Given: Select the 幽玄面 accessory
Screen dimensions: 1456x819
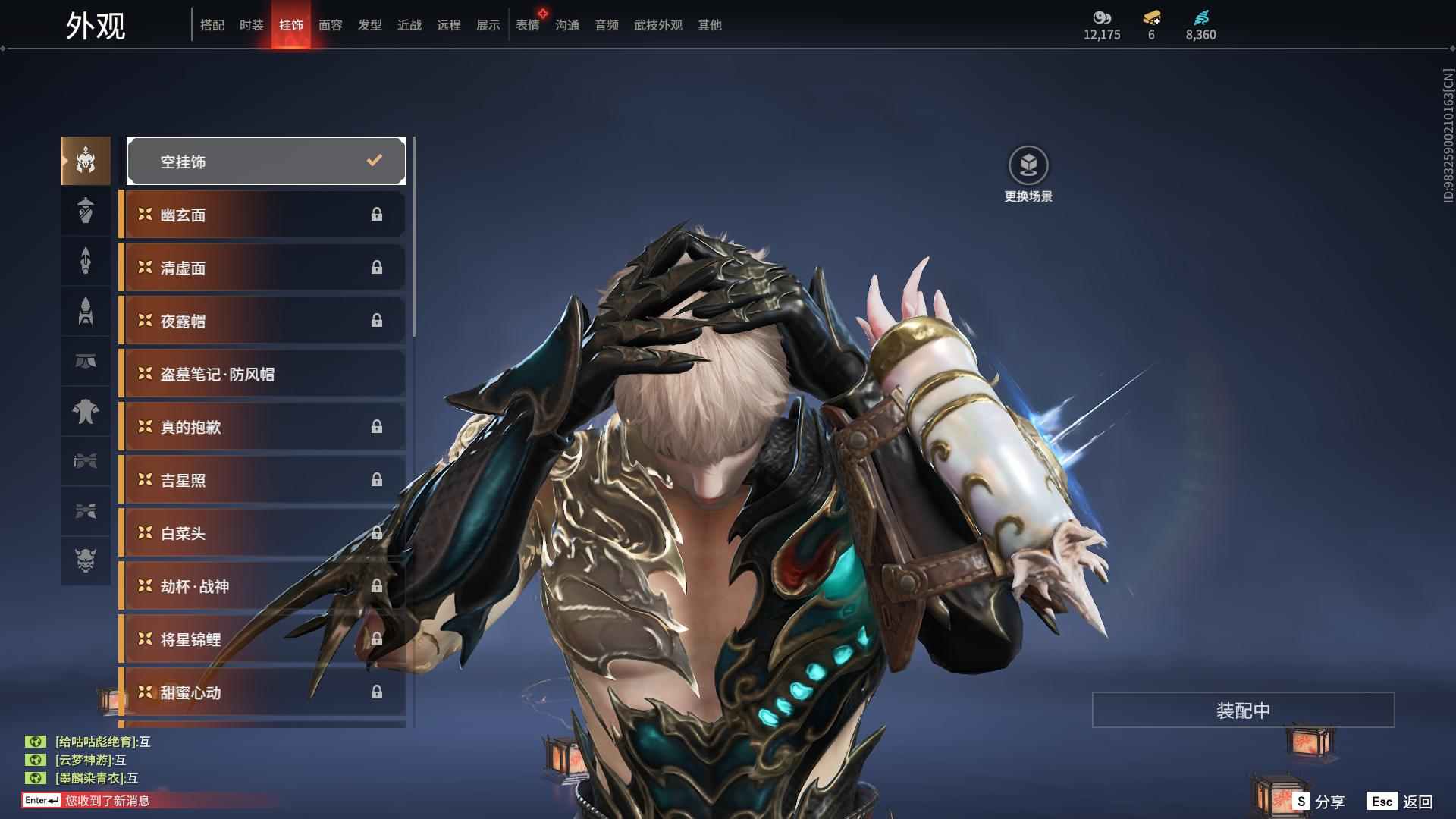Looking at the screenshot, I should click(x=263, y=215).
